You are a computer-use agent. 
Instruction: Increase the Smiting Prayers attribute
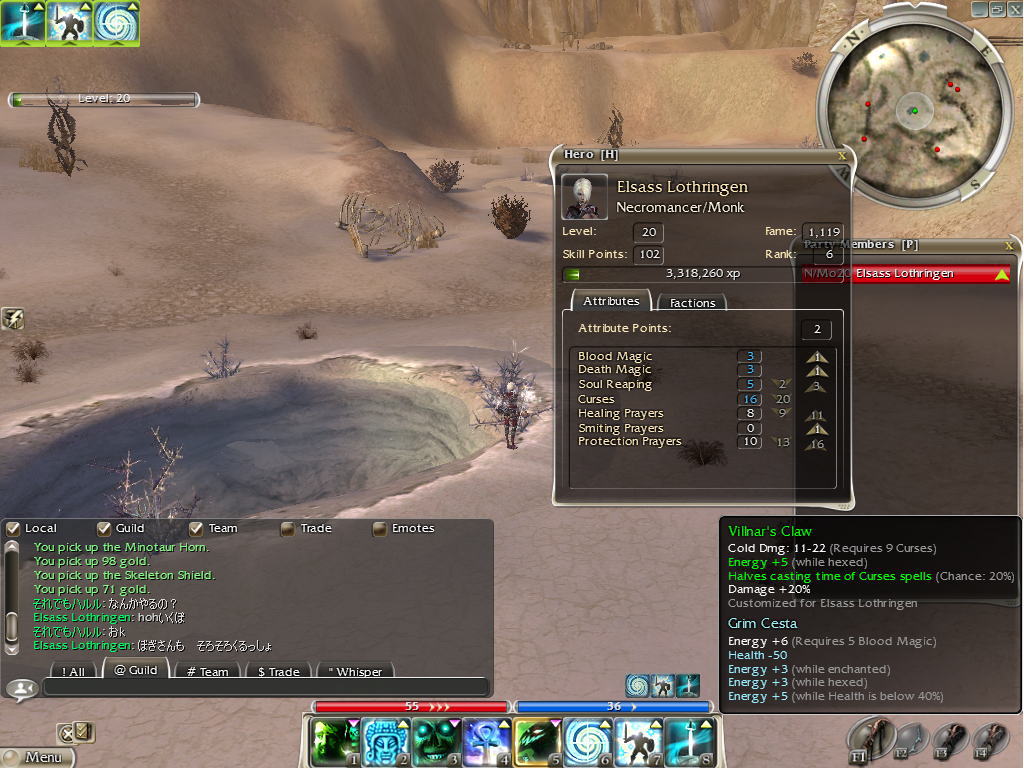[818, 428]
